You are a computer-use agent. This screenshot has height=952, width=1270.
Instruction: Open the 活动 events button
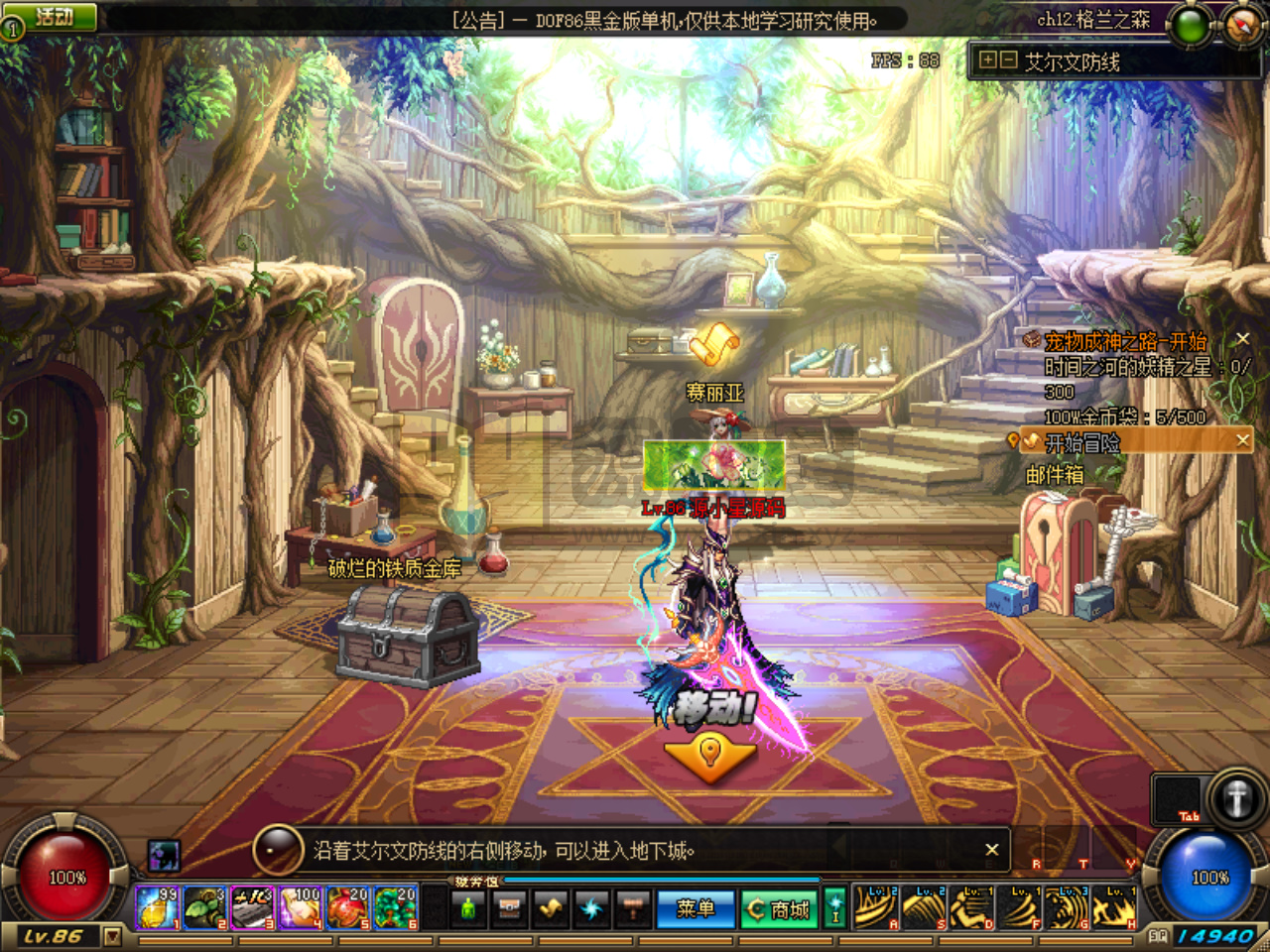tap(56, 17)
